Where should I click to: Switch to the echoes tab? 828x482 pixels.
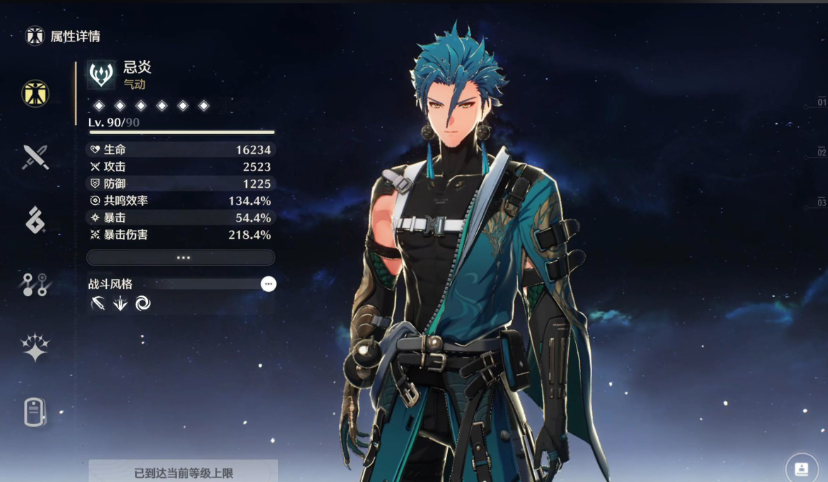click(36, 220)
